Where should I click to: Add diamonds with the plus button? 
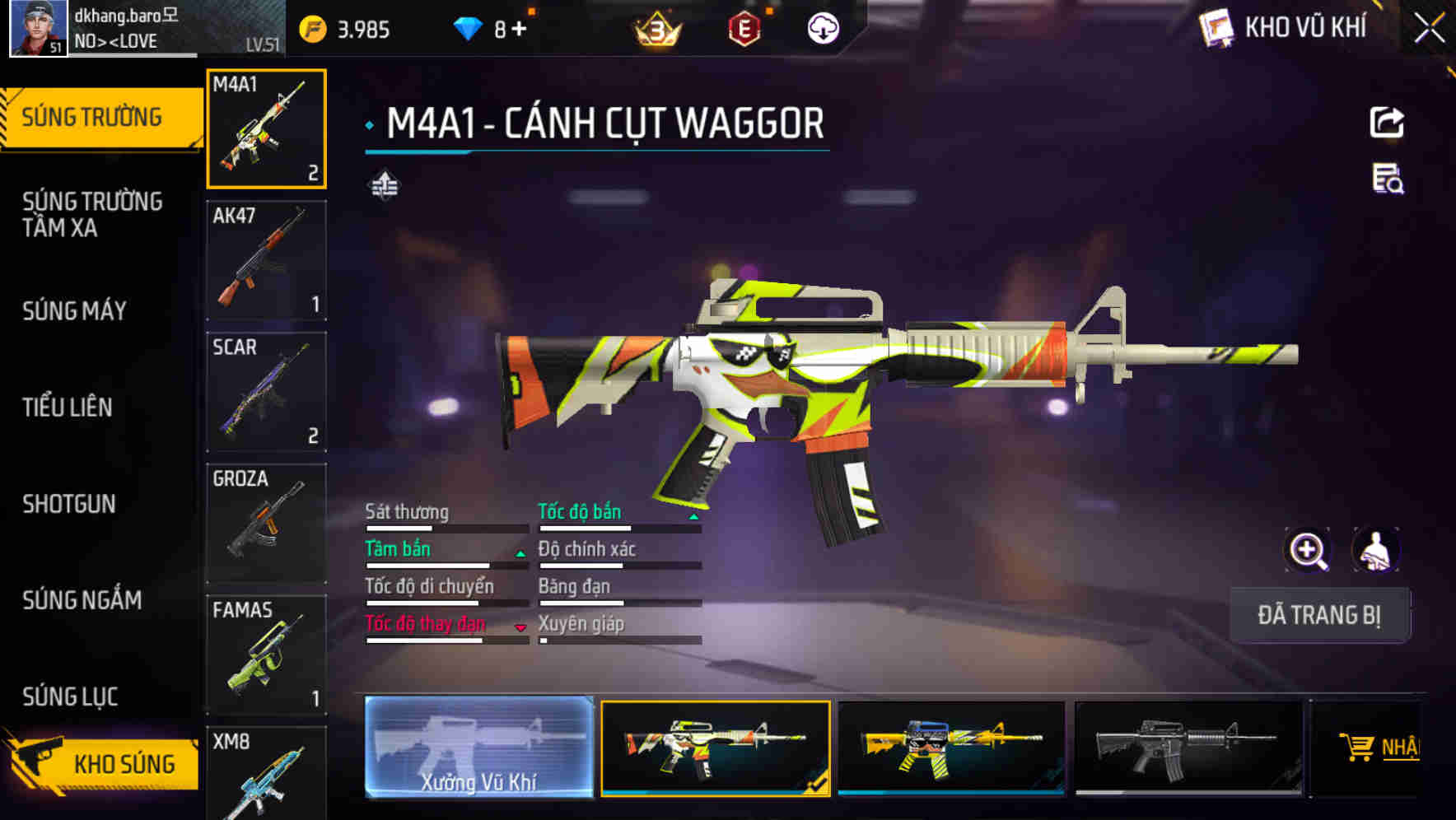(519, 30)
